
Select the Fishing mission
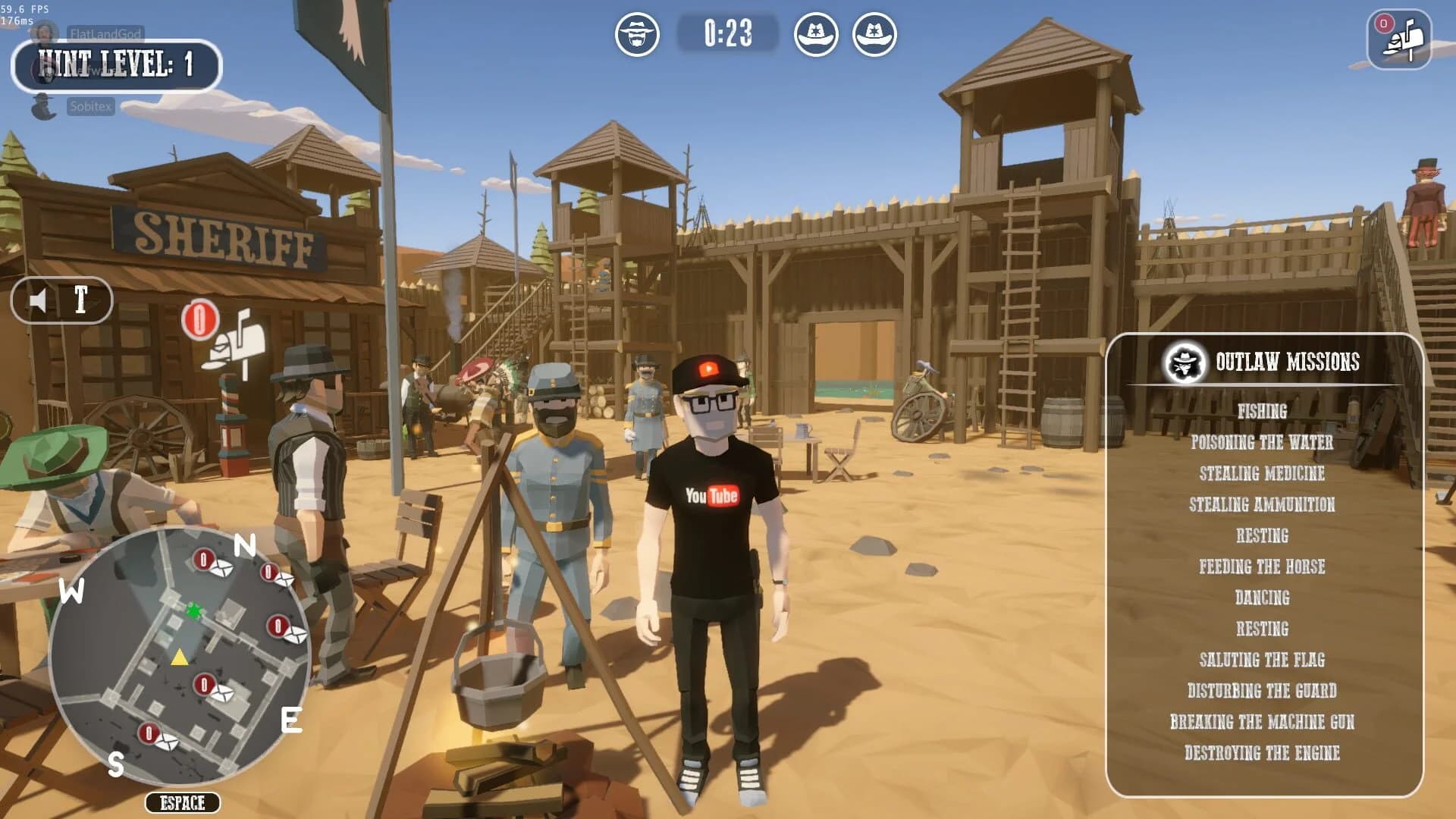pos(1263,413)
